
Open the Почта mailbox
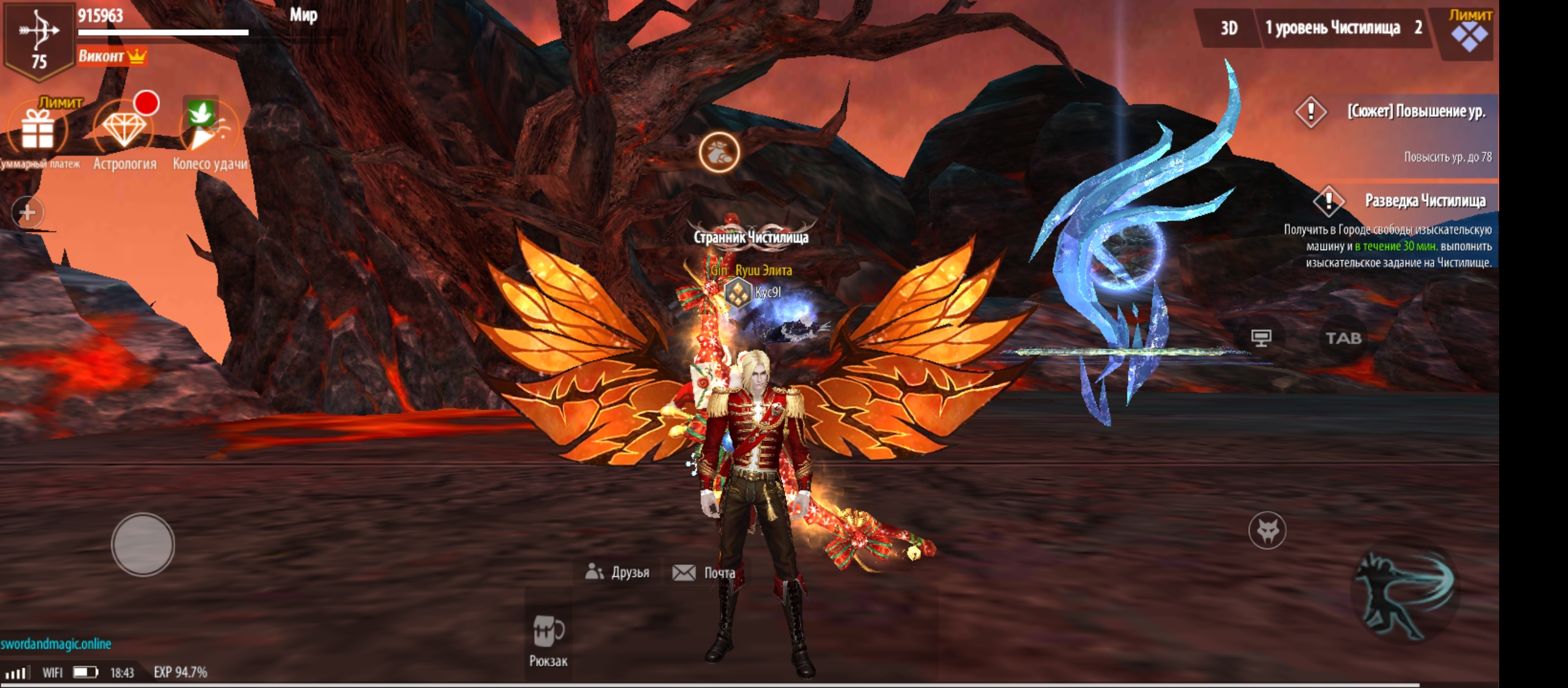[704, 573]
